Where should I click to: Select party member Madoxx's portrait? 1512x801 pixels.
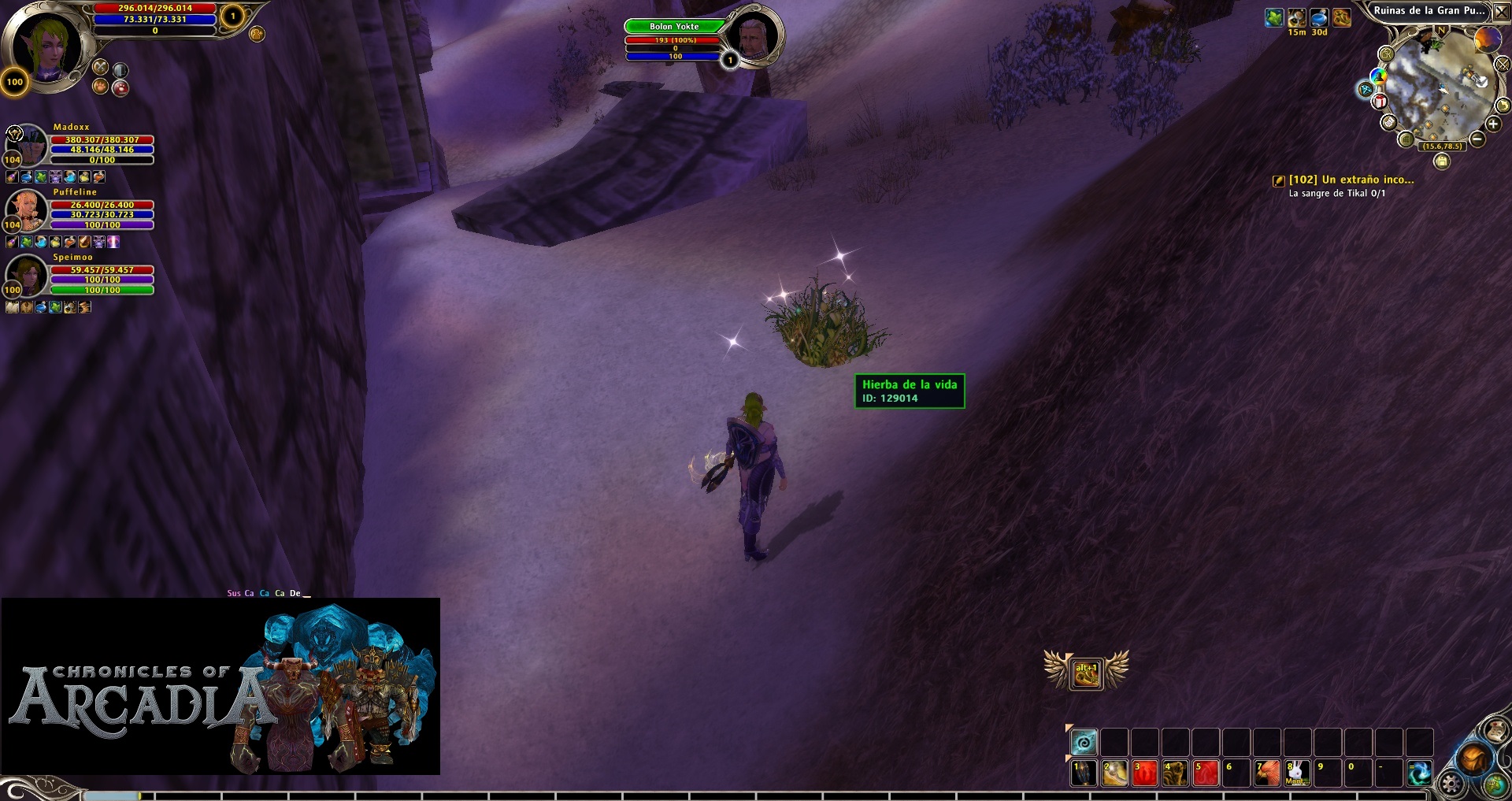[28, 144]
